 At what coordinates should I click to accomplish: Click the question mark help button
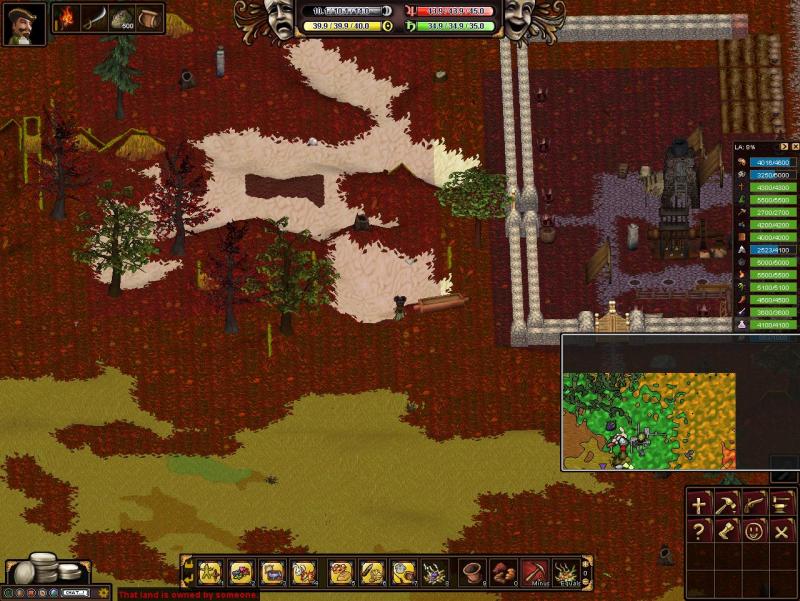[698, 531]
